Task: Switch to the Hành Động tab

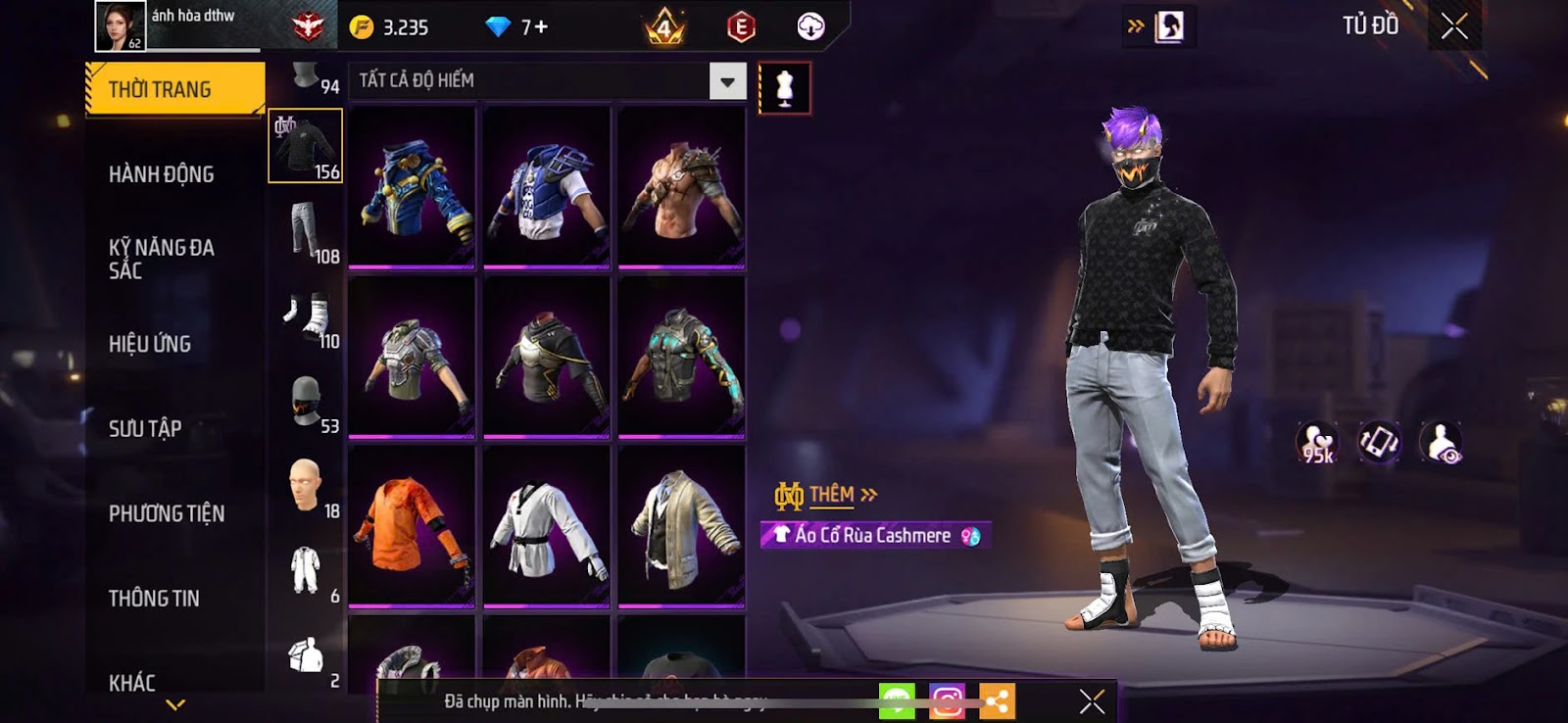Action: coord(162,174)
